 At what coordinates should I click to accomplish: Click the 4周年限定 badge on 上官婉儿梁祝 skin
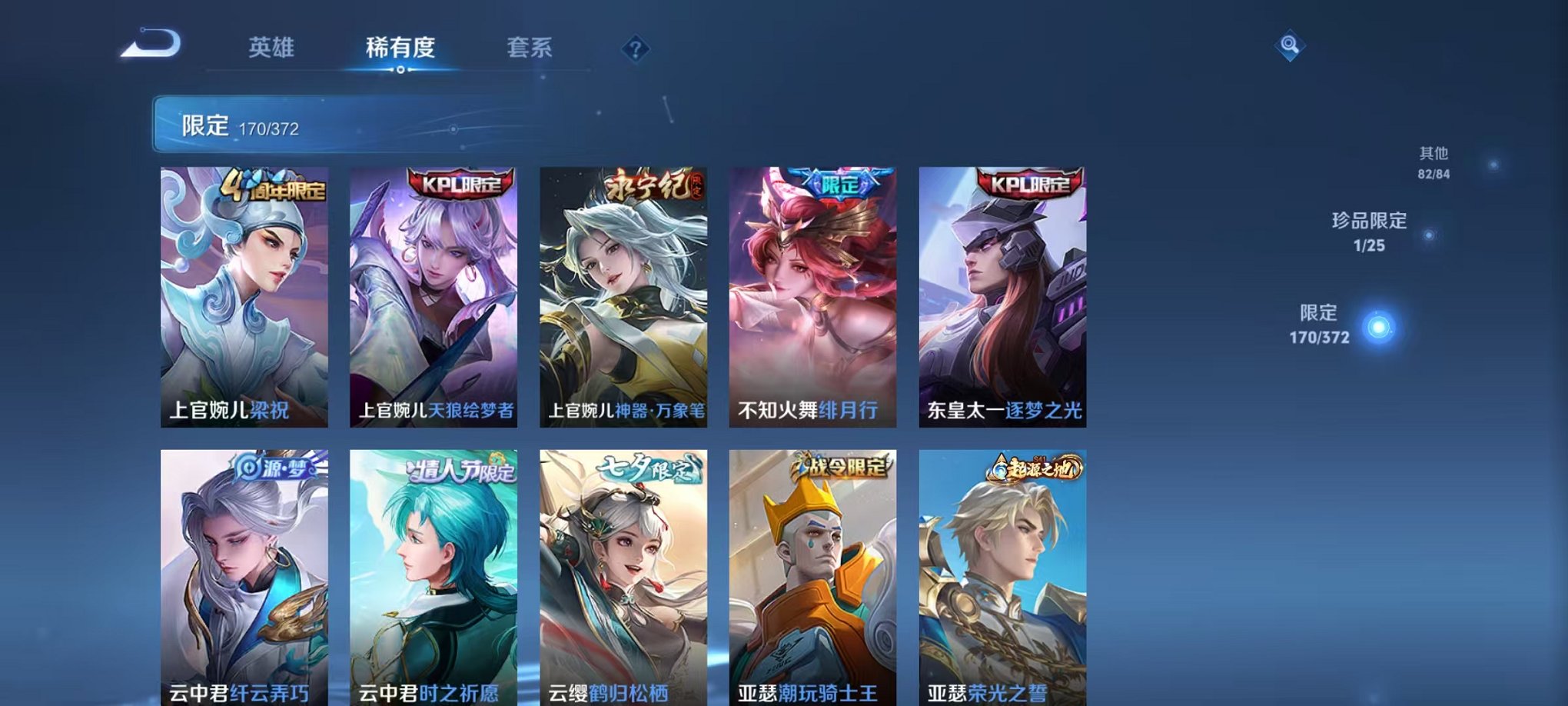(x=275, y=185)
